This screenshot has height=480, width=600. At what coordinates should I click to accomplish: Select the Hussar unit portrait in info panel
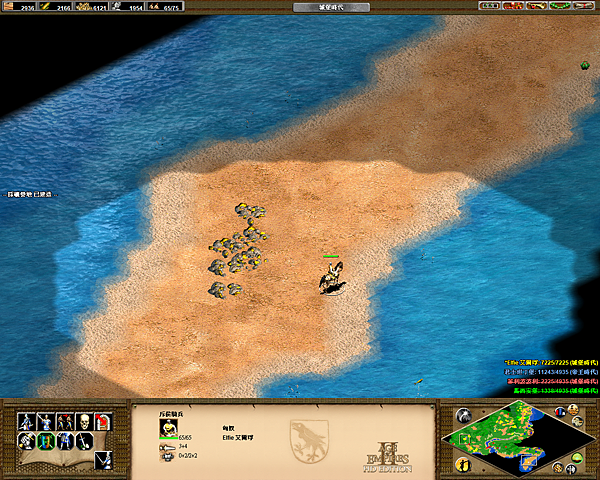(x=167, y=428)
